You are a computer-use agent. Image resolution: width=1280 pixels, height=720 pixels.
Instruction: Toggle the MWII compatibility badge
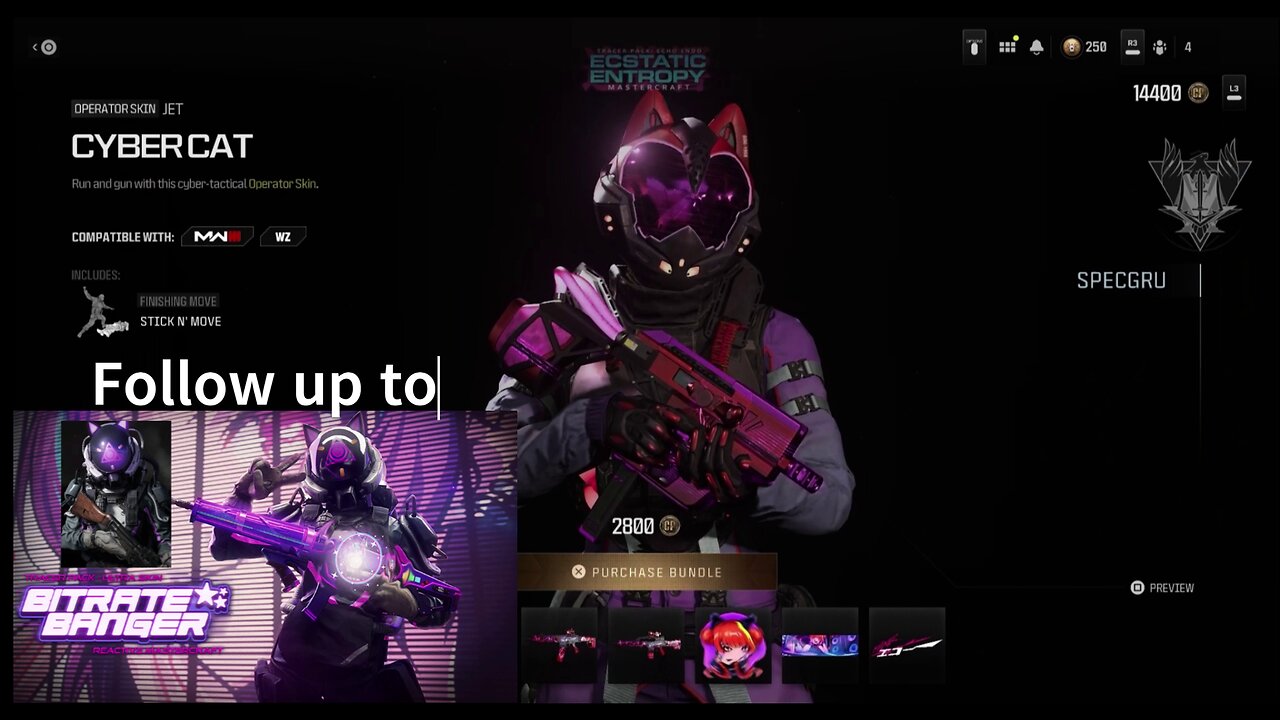coord(217,236)
